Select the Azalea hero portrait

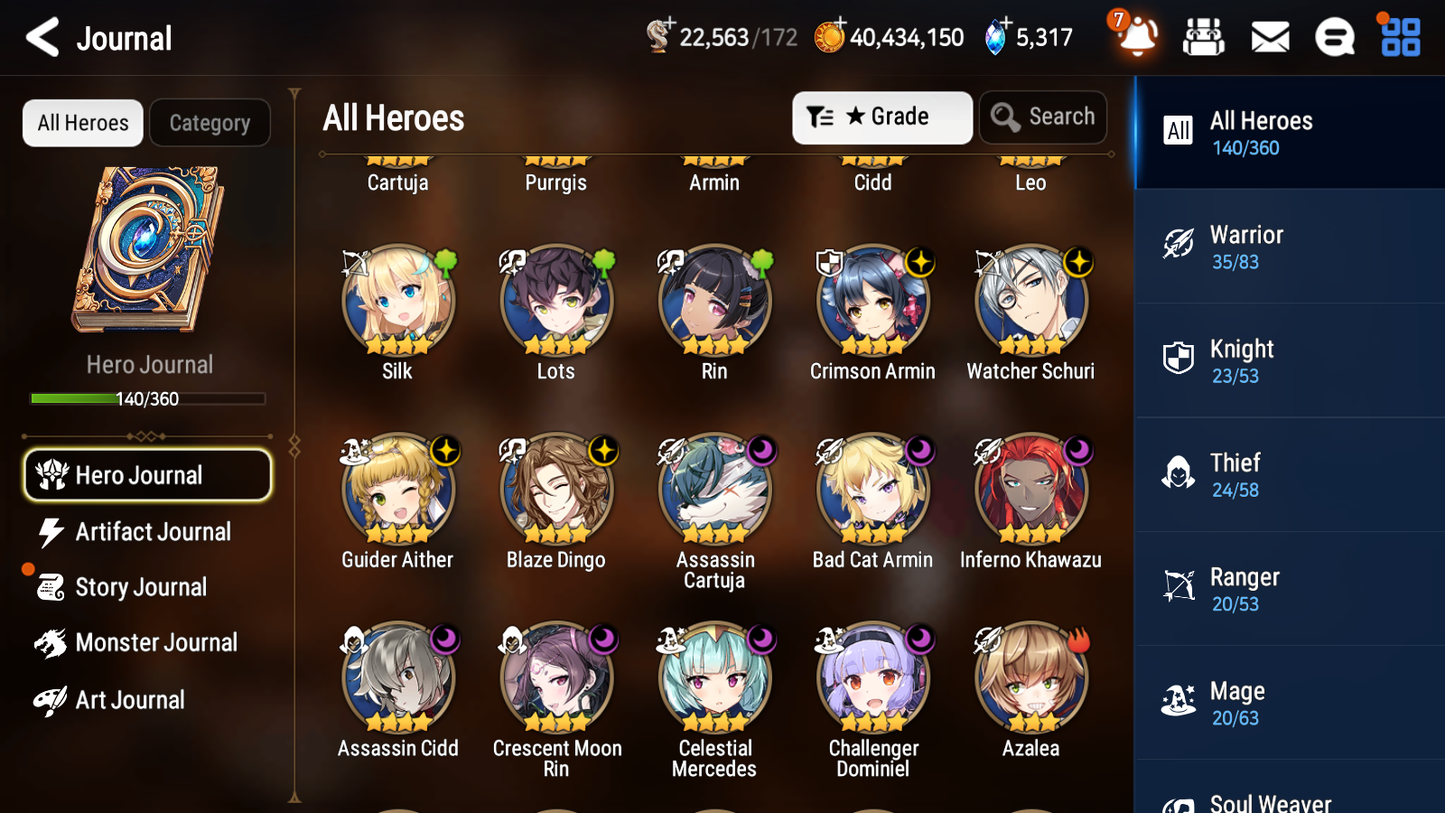[x=1030, y=677]
